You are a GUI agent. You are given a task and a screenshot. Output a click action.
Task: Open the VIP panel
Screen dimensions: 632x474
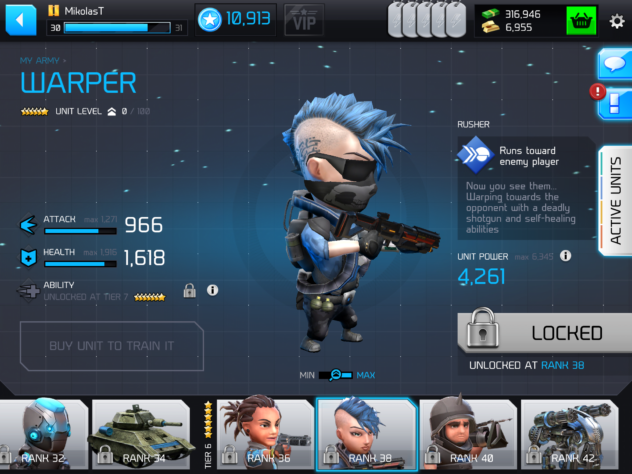click(304, 18)
